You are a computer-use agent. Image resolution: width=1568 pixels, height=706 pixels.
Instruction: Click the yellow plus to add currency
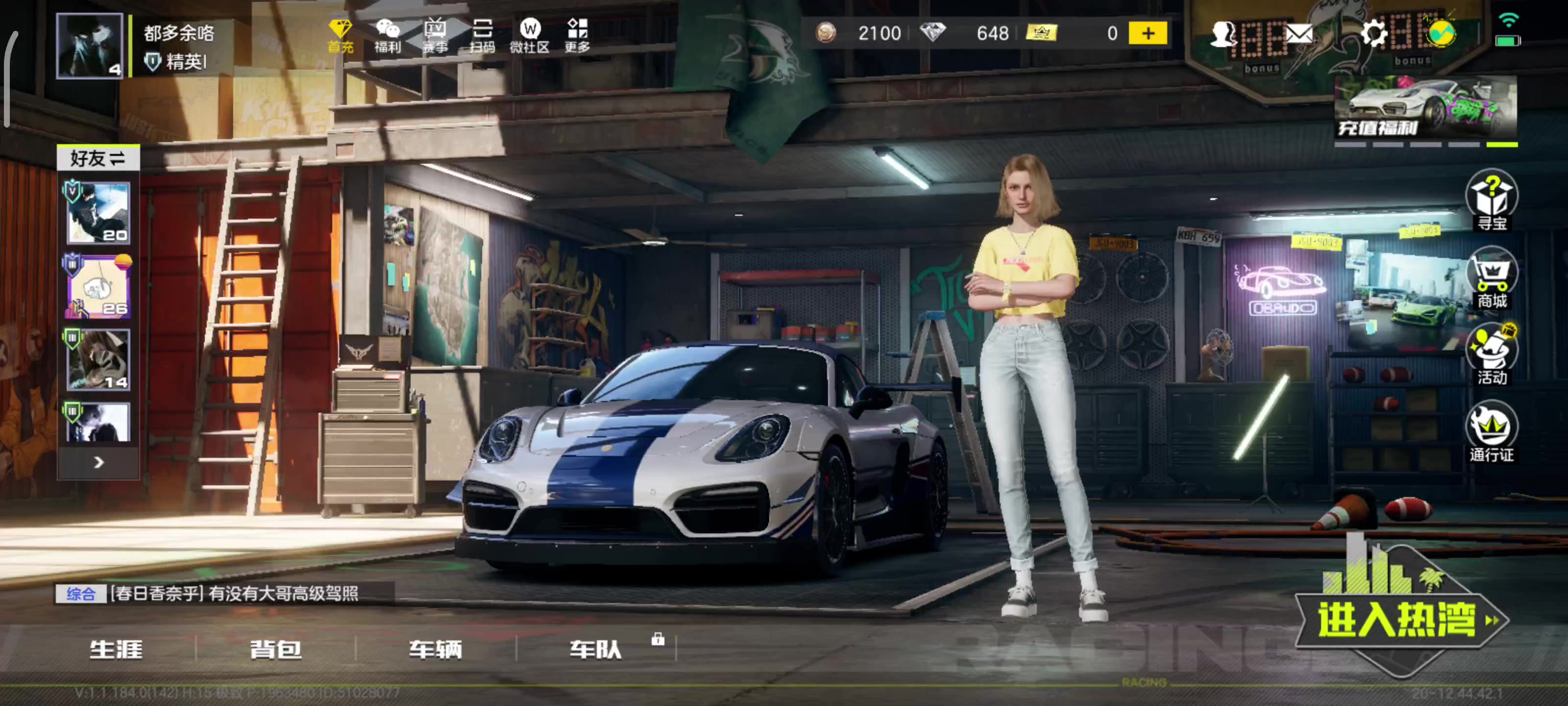point(1148,33)
